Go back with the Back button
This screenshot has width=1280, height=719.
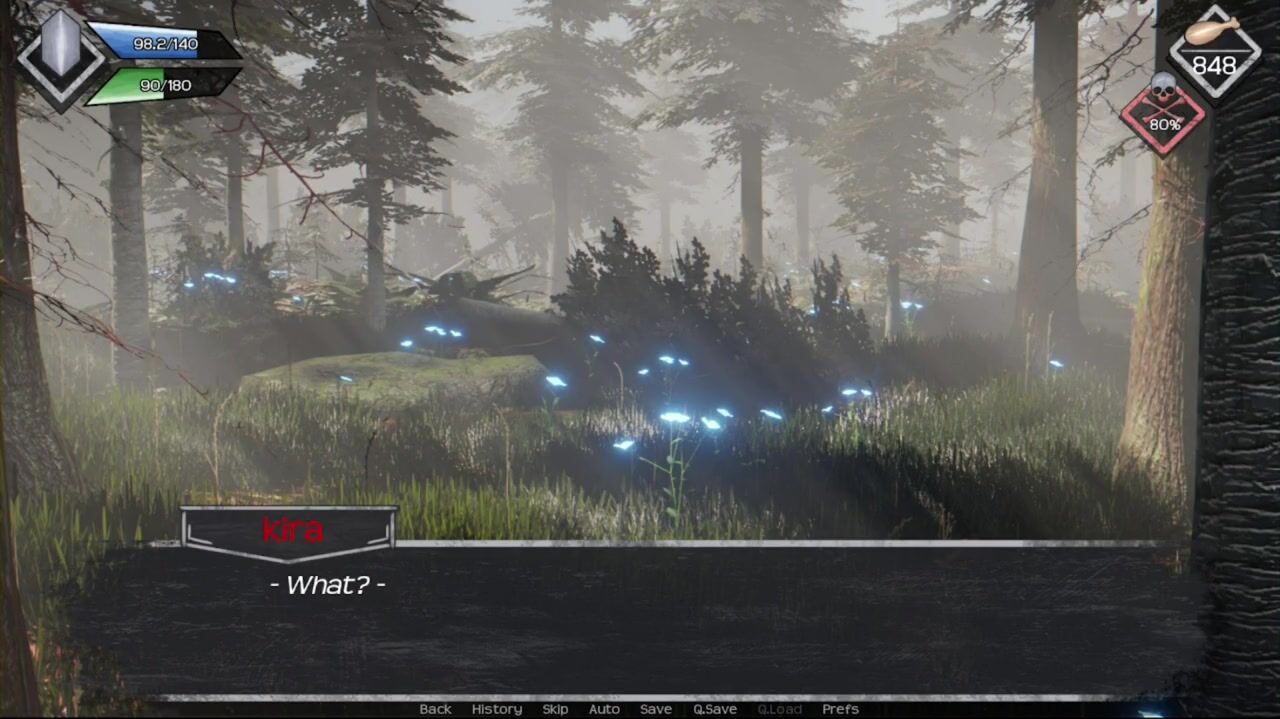435,709
